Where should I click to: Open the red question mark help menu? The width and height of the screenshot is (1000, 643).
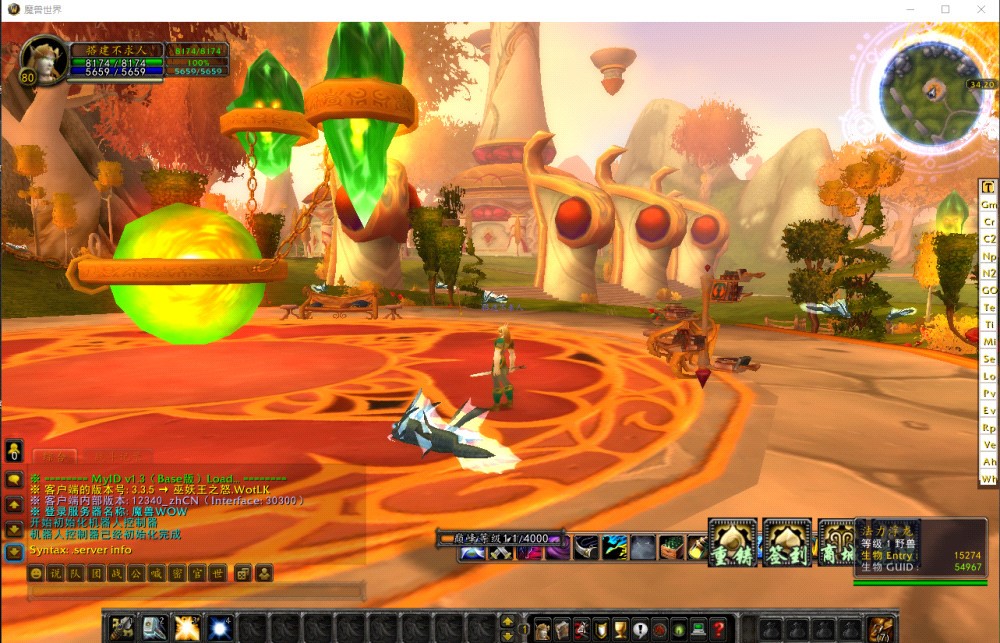[x=718, y=629]
